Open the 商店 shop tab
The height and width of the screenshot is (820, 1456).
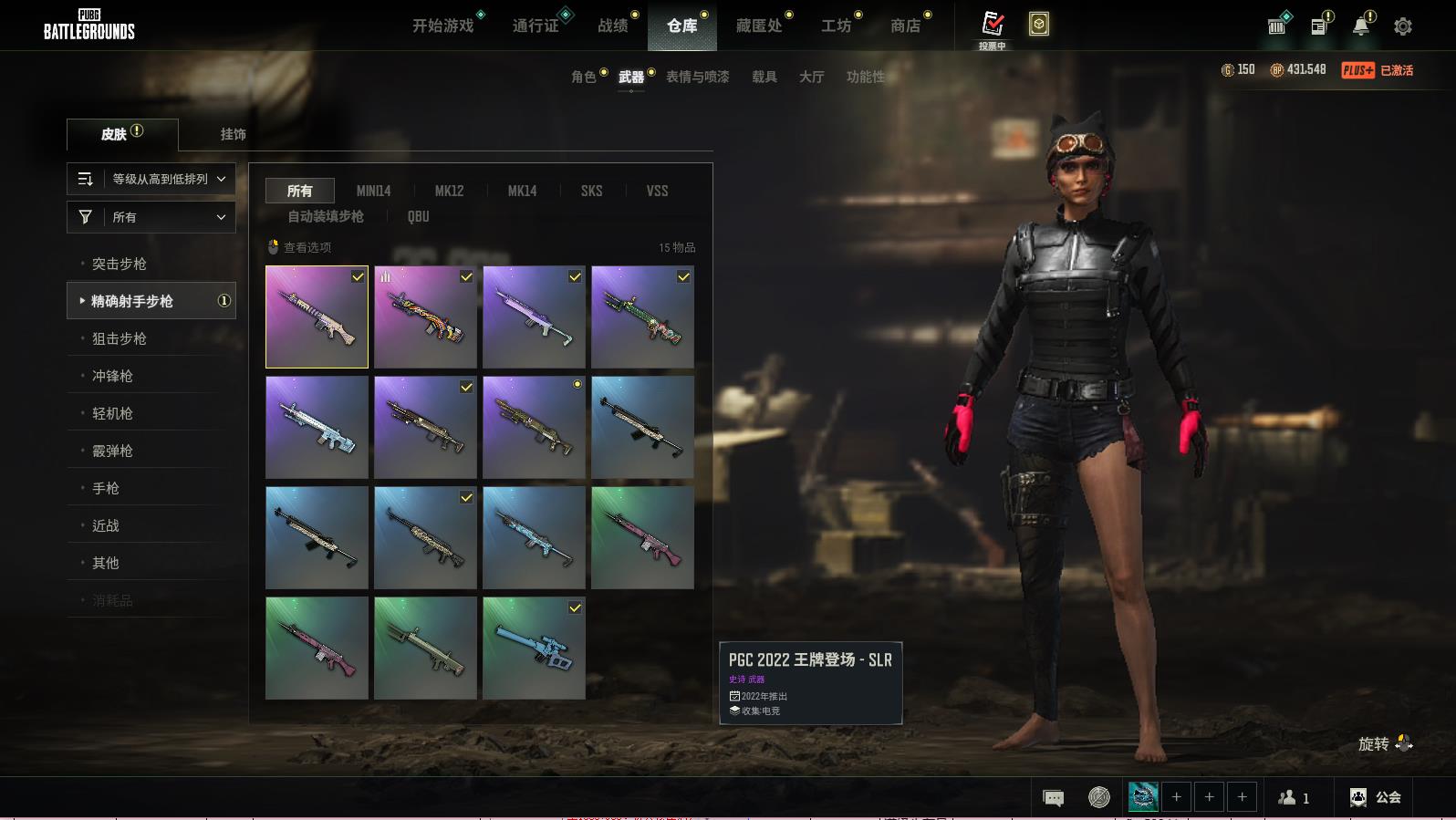point(905,26)
